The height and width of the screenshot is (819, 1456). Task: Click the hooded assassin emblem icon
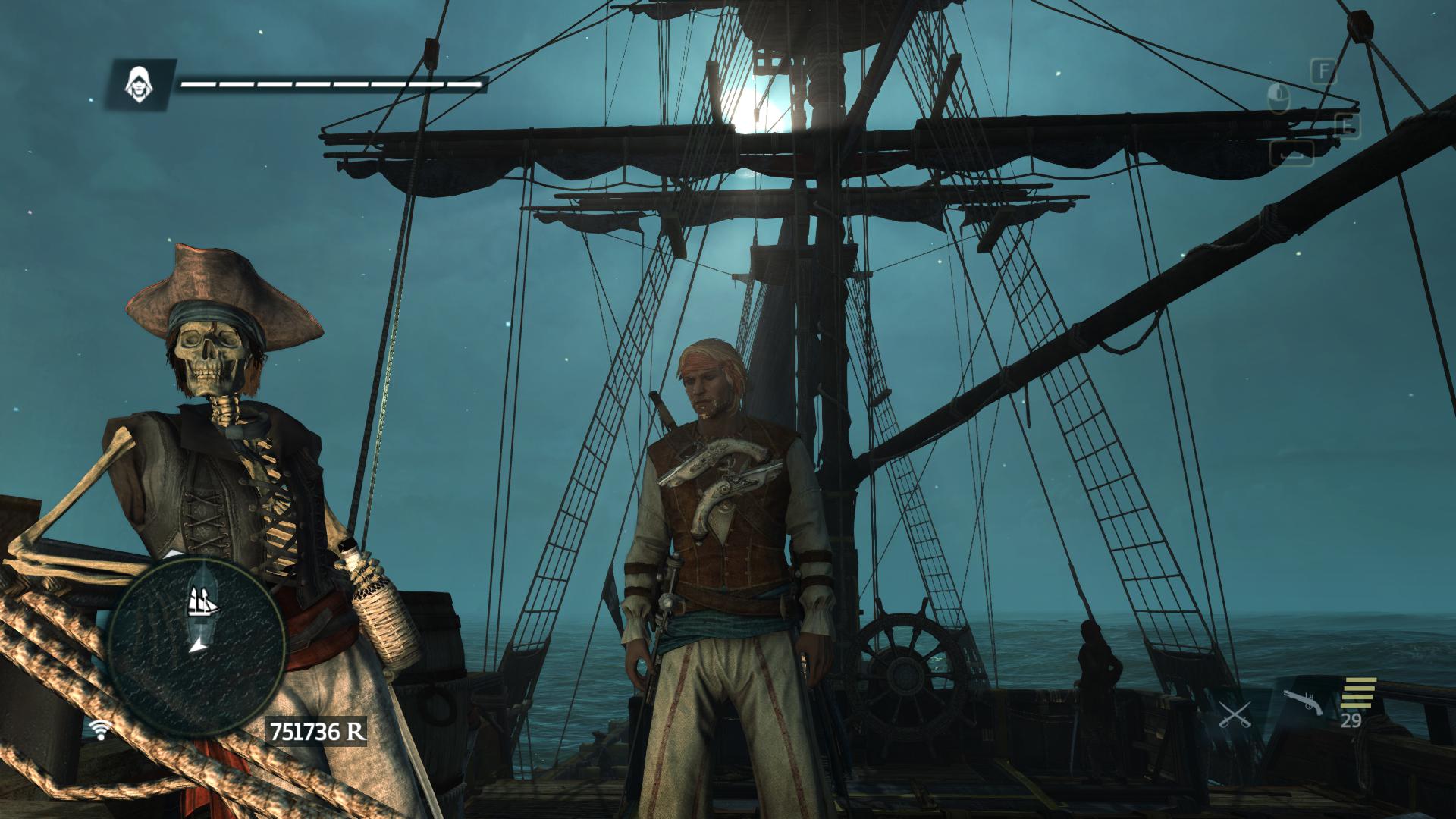(x=139, y=84)
